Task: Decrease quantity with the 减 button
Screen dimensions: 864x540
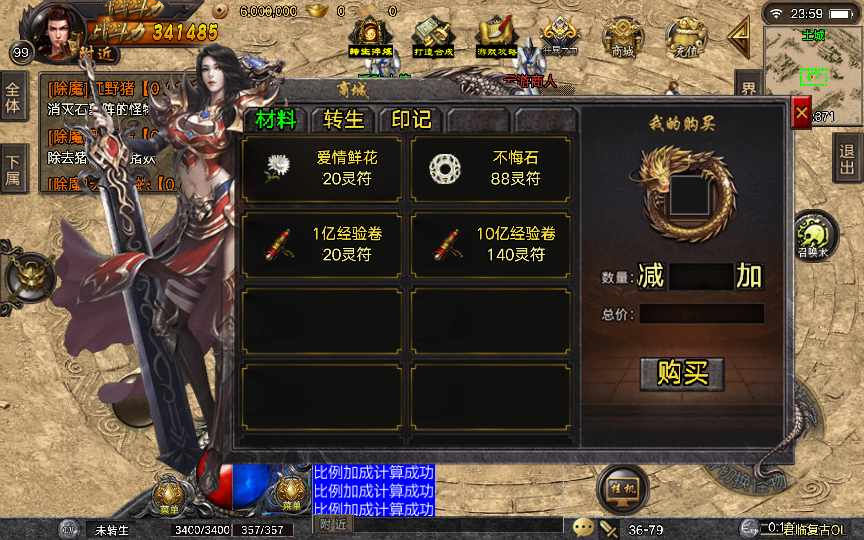Action: [x=651, y=276]
